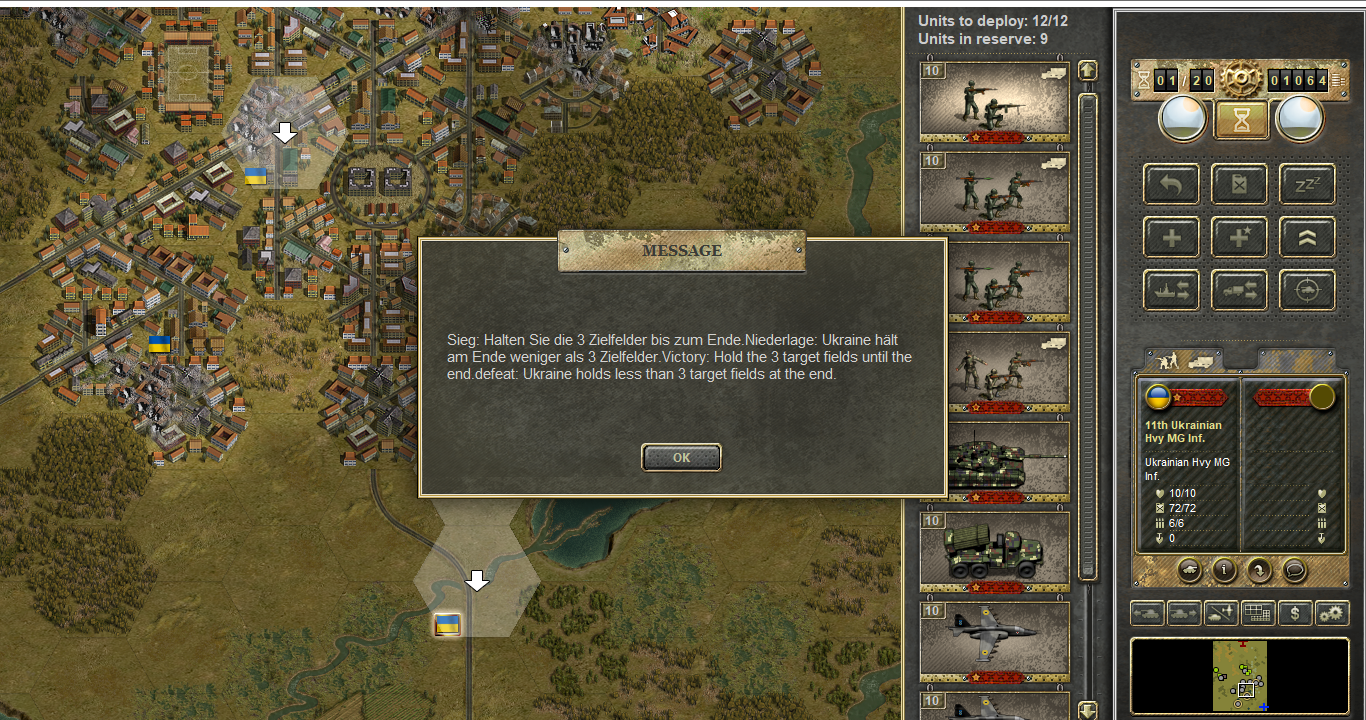Open the unit info (i) button

tap(1224, 570)
